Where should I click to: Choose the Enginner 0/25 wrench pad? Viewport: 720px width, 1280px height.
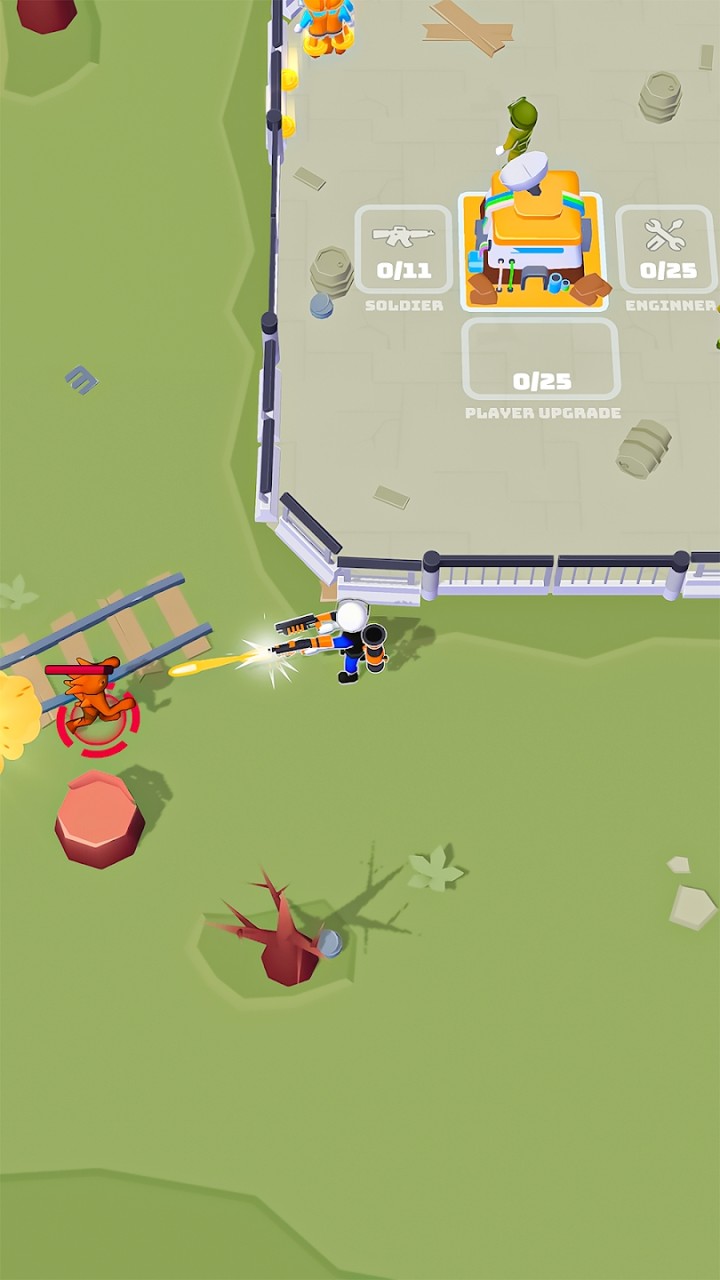pyautogui.click(x=666, y=250)
